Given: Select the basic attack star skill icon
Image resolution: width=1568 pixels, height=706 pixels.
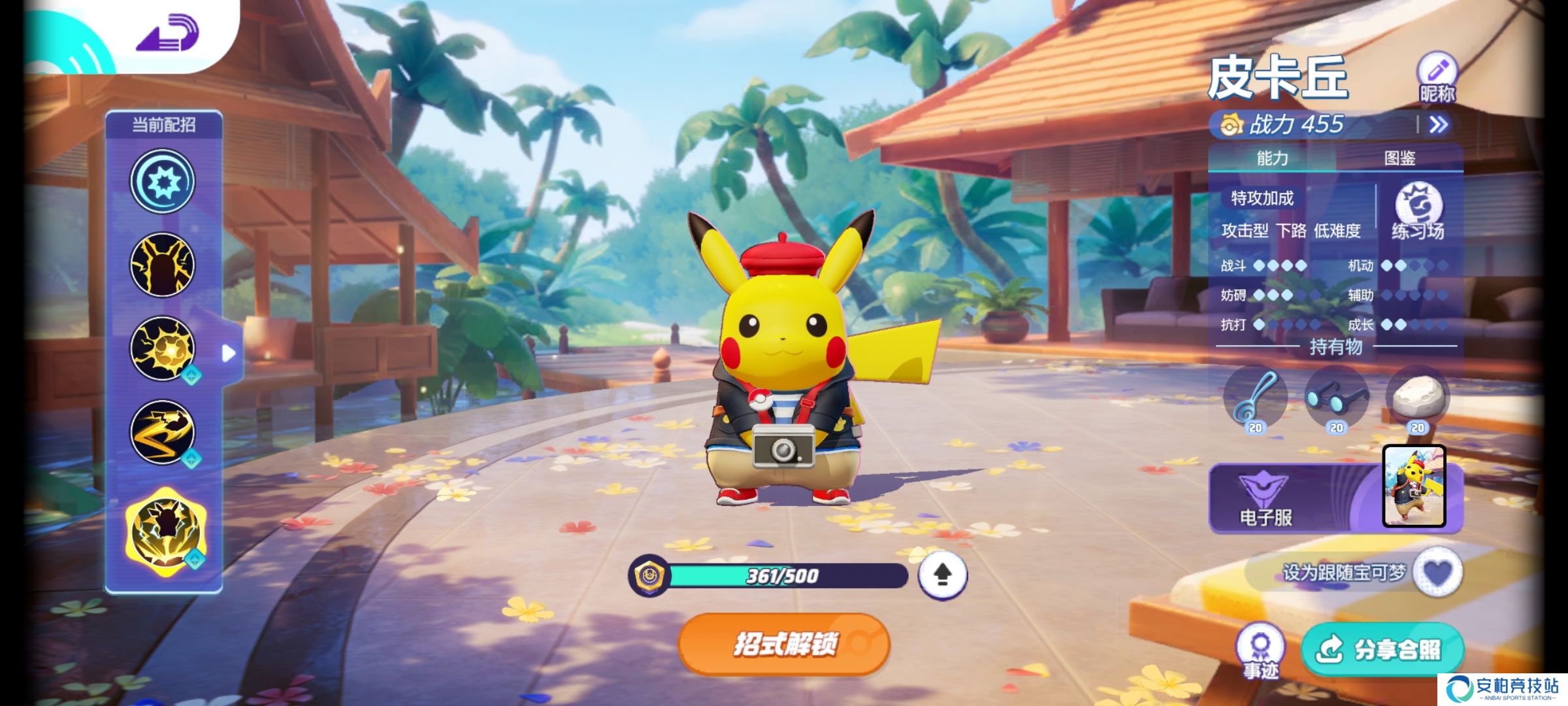Looking at the screenshot, I should [163, 181].
